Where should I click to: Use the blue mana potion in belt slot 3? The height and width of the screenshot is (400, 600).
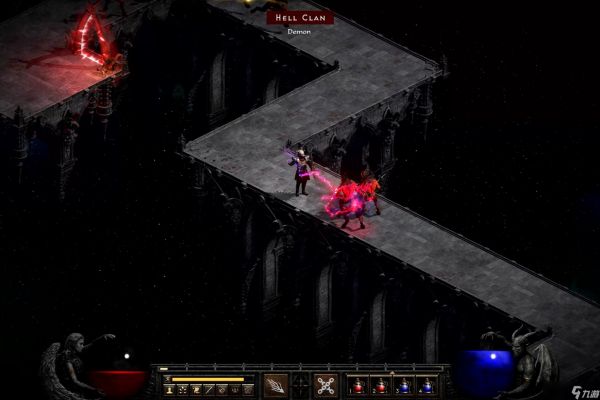pos(404,386)
